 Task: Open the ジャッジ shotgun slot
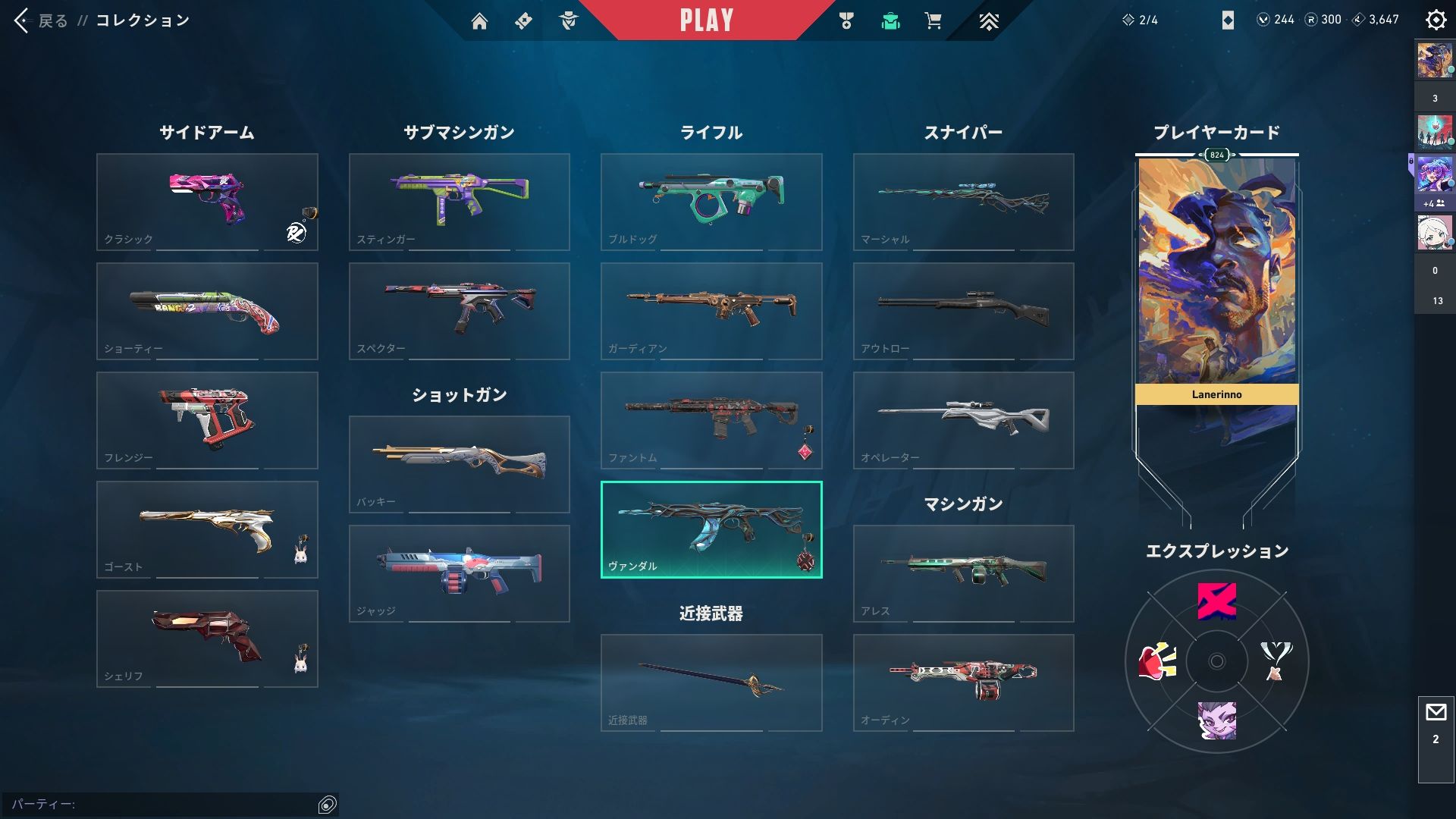tap(459, 573)
